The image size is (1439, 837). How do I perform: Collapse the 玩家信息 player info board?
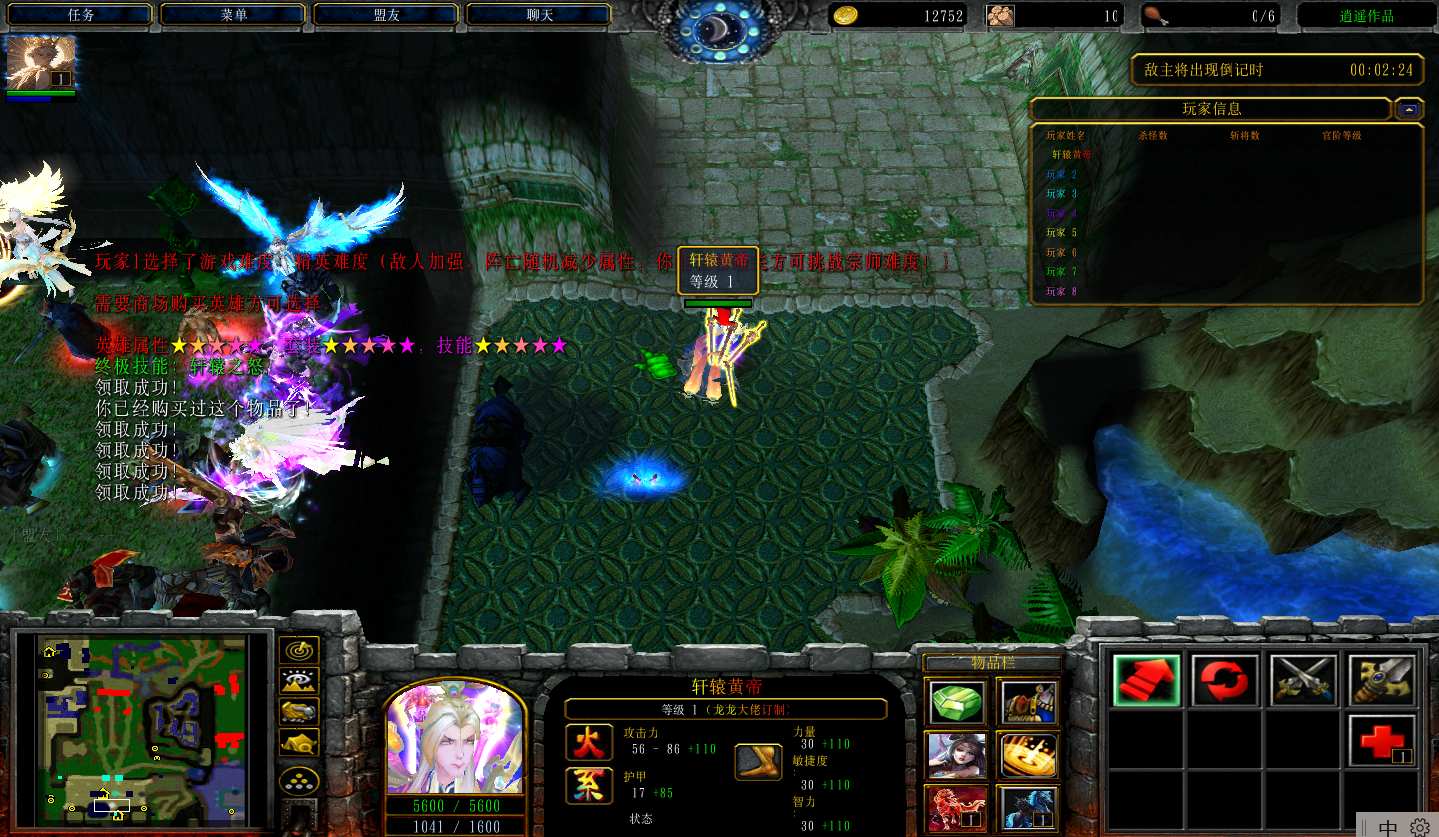1410,109
